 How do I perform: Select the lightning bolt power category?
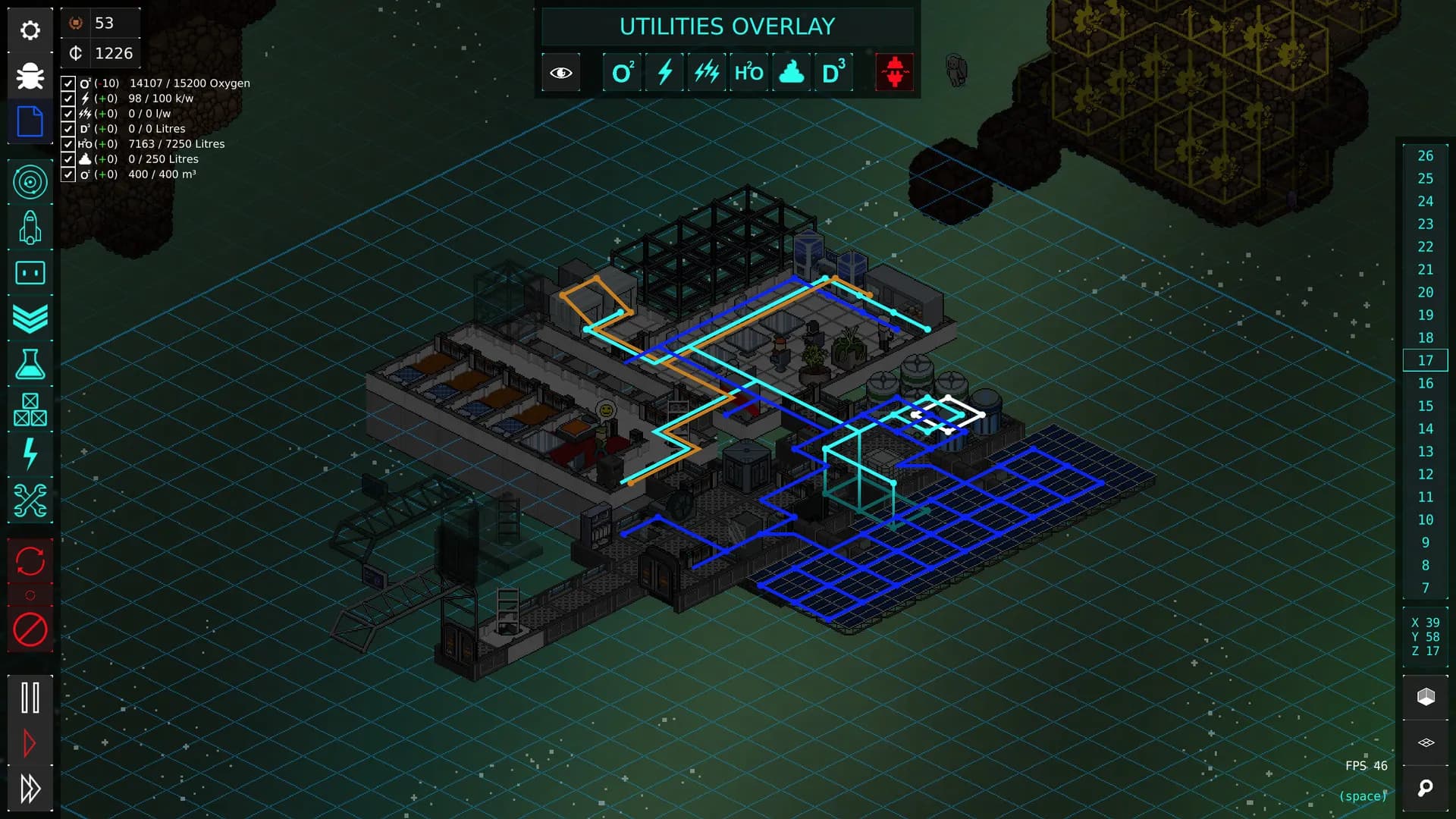[30, 454]
